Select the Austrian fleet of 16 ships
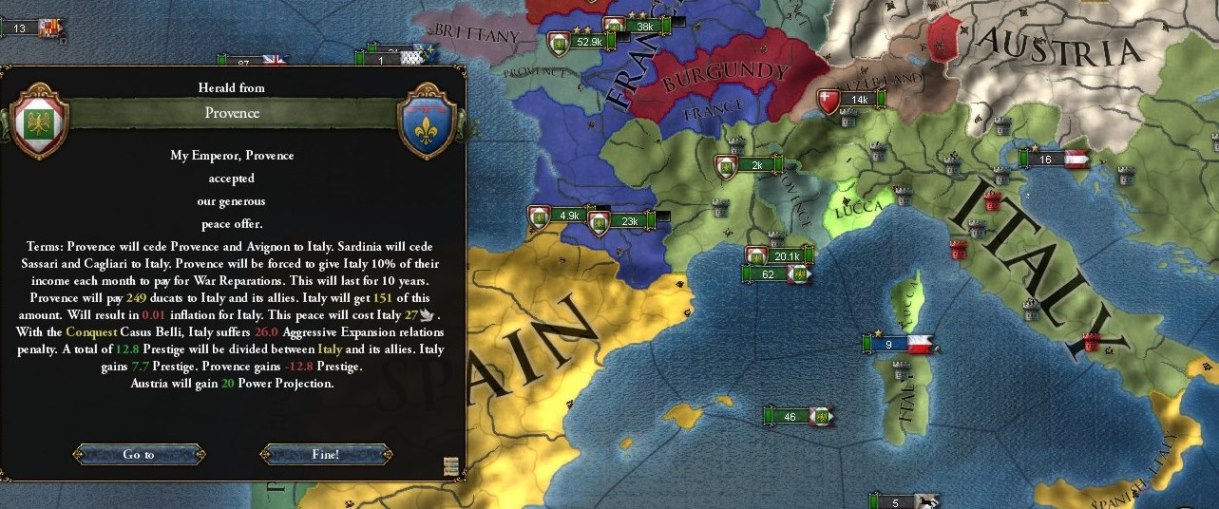This screenshot has height=509, width=1219. click(1046, 159)
